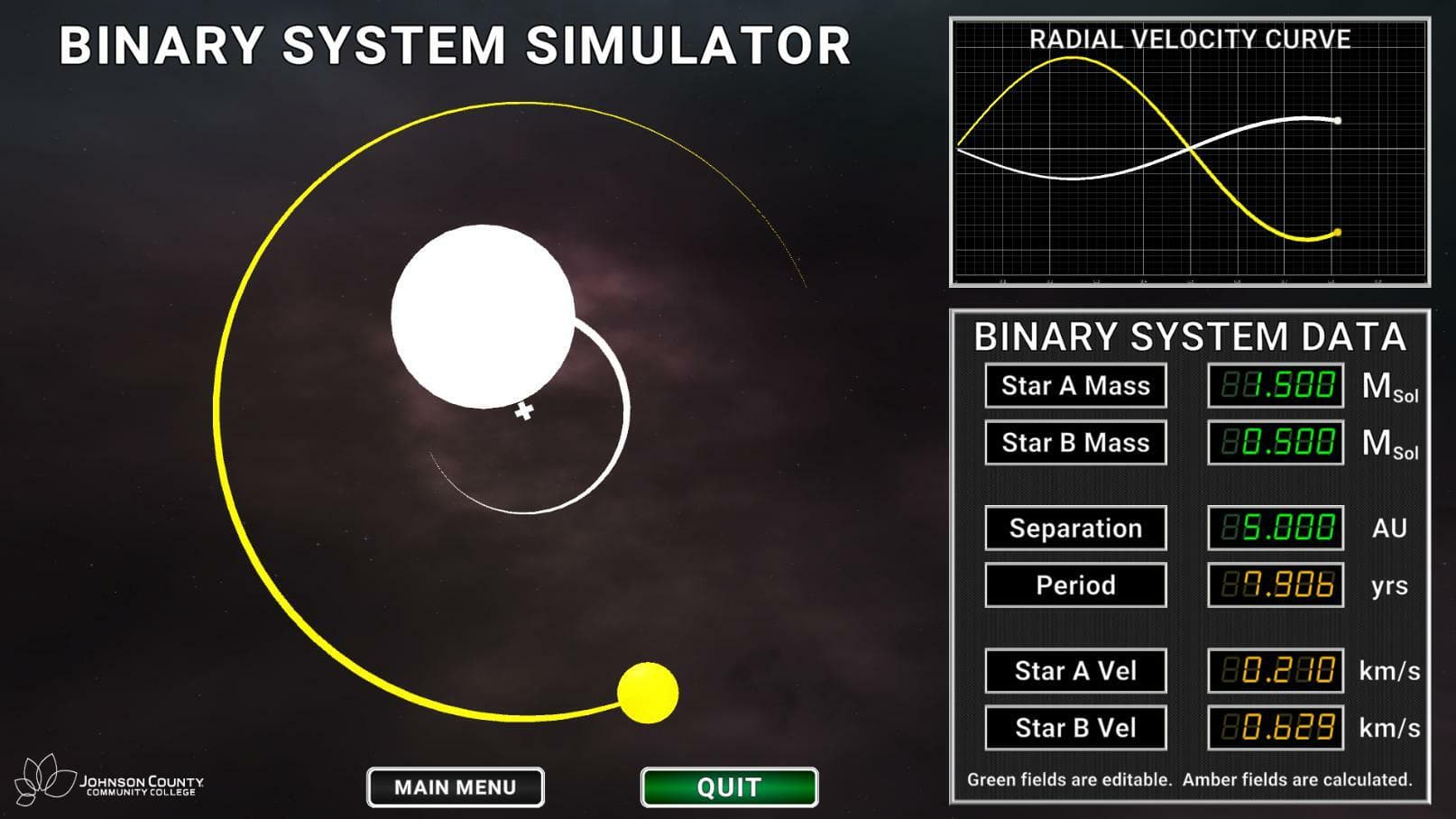Open the MAIN MENU
The height and width of the screenshot is (819, 1456).
(455, 787)
